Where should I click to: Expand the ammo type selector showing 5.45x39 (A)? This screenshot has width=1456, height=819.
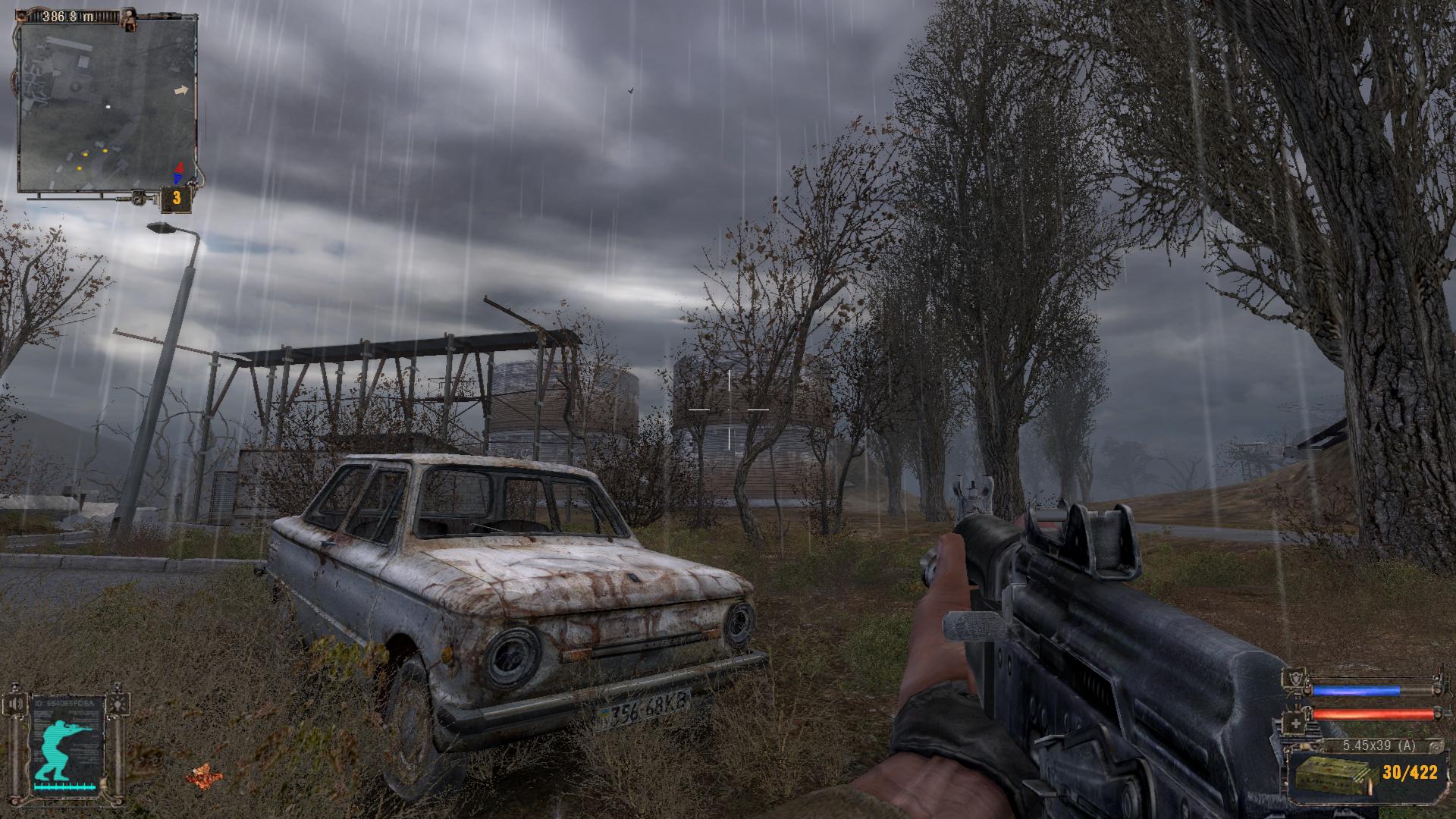pos(1378,745)
